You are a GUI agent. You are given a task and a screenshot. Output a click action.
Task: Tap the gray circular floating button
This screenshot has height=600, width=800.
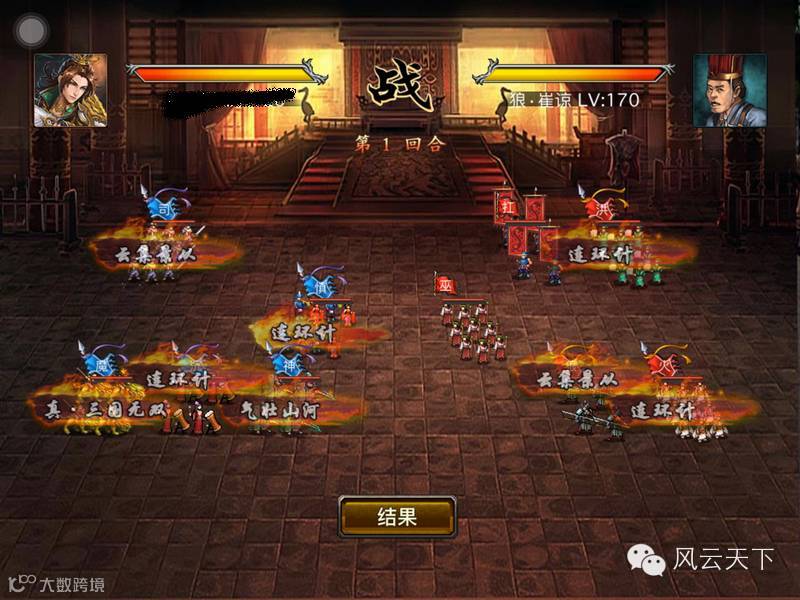tap(32, 30)
